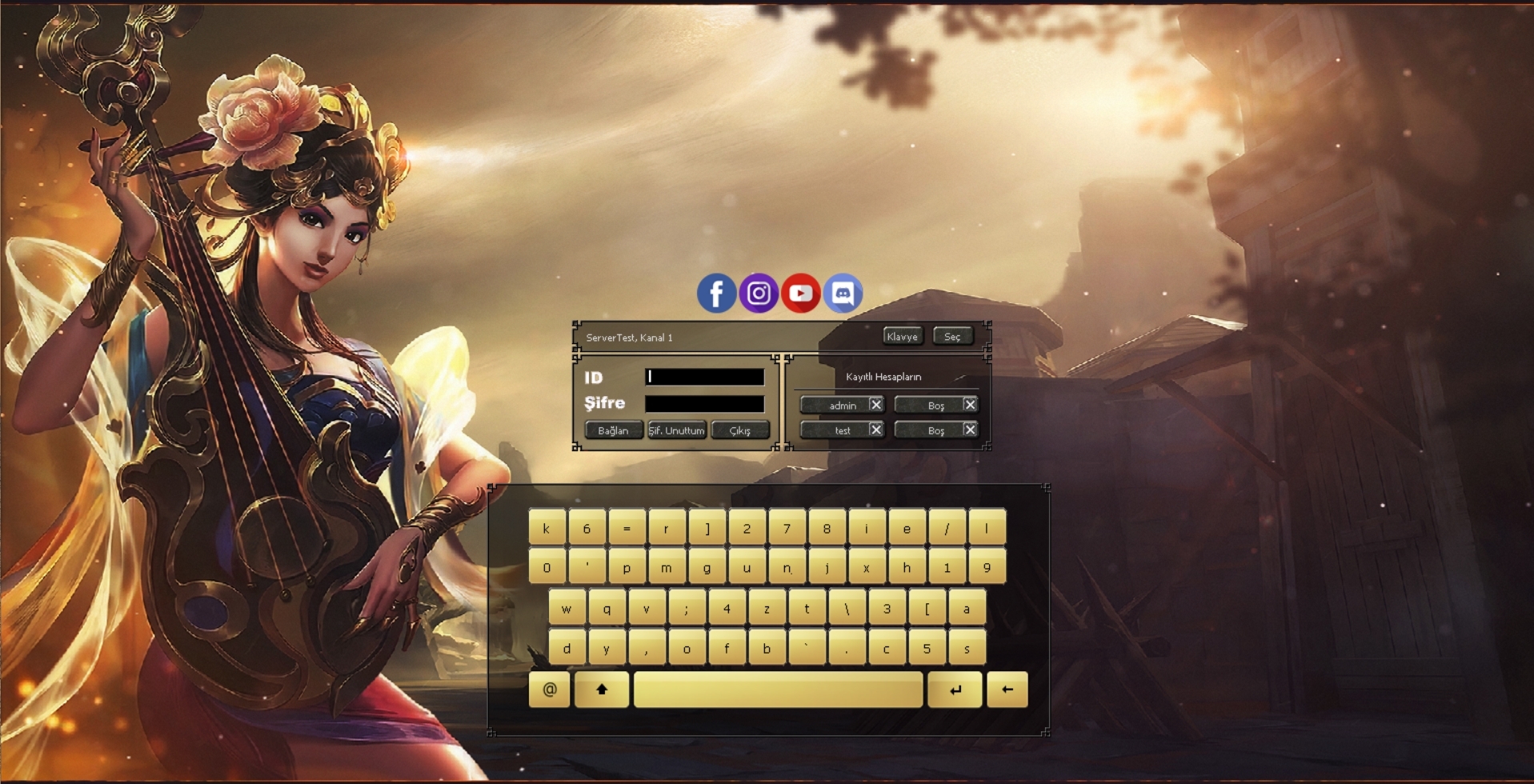The width and height of the screenshot is (1534, 784).
Task: Visit the Instagram icon link
Action: (x=759, y=294)
